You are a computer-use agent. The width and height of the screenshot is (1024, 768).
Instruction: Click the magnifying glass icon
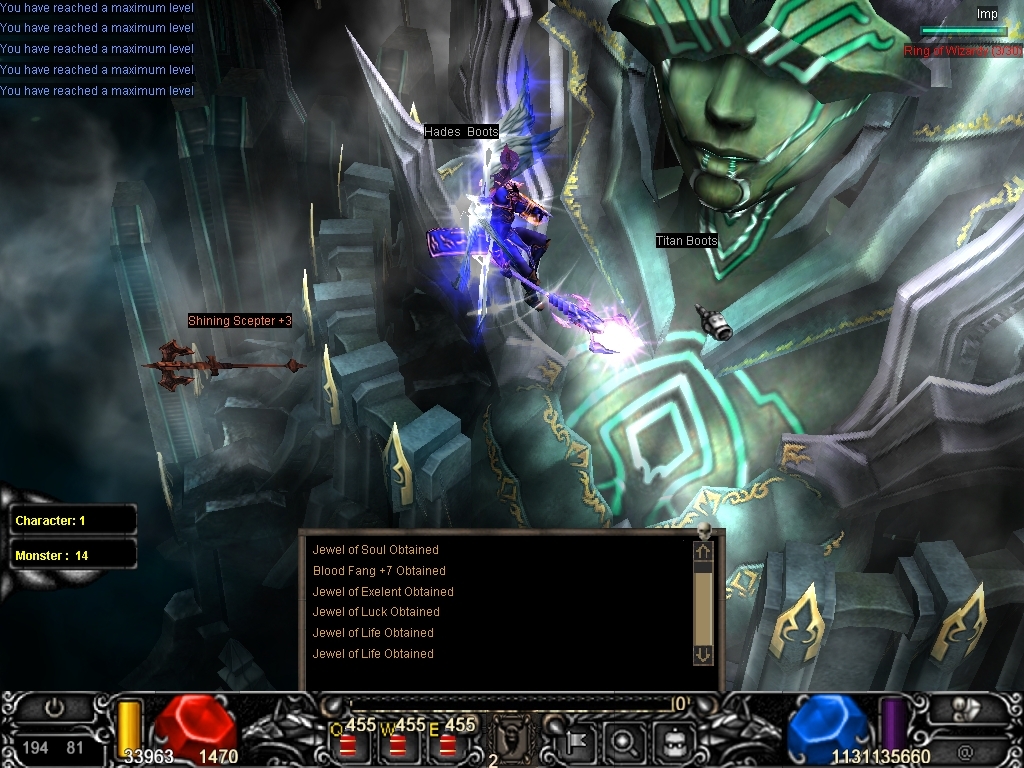(623, 742)
